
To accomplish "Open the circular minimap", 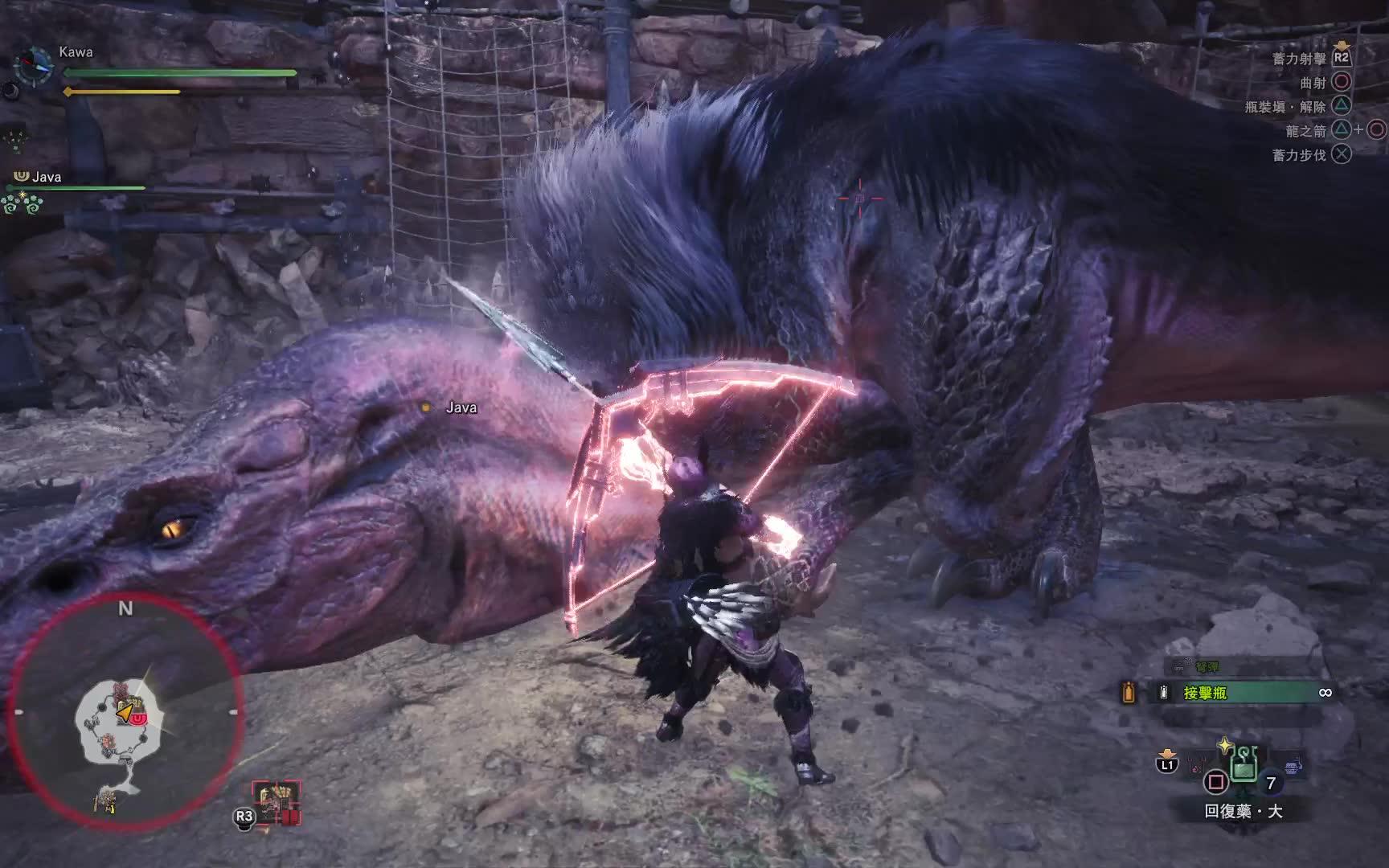I will [x=125, y=712].
